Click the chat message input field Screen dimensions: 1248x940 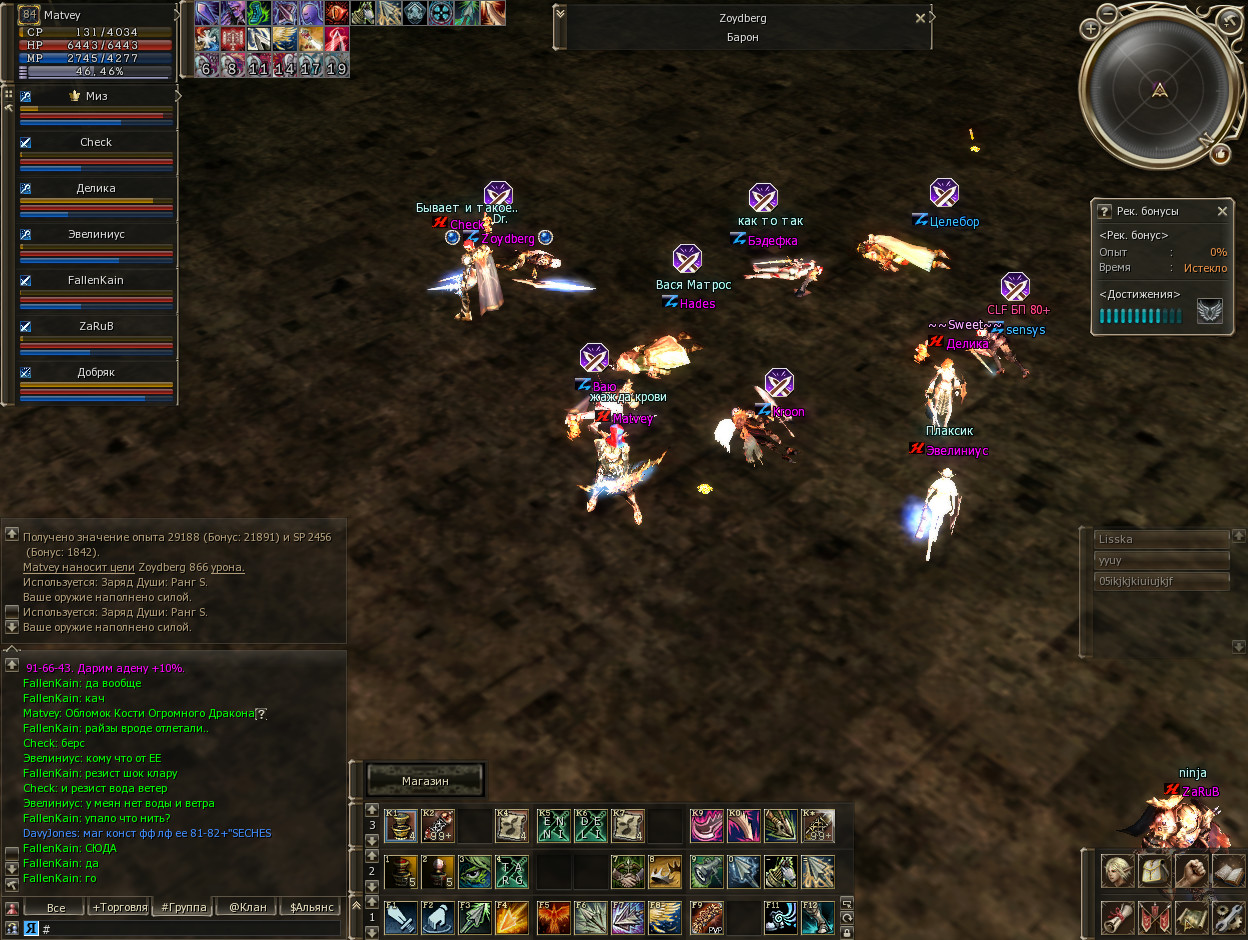(x=190, y=929)
